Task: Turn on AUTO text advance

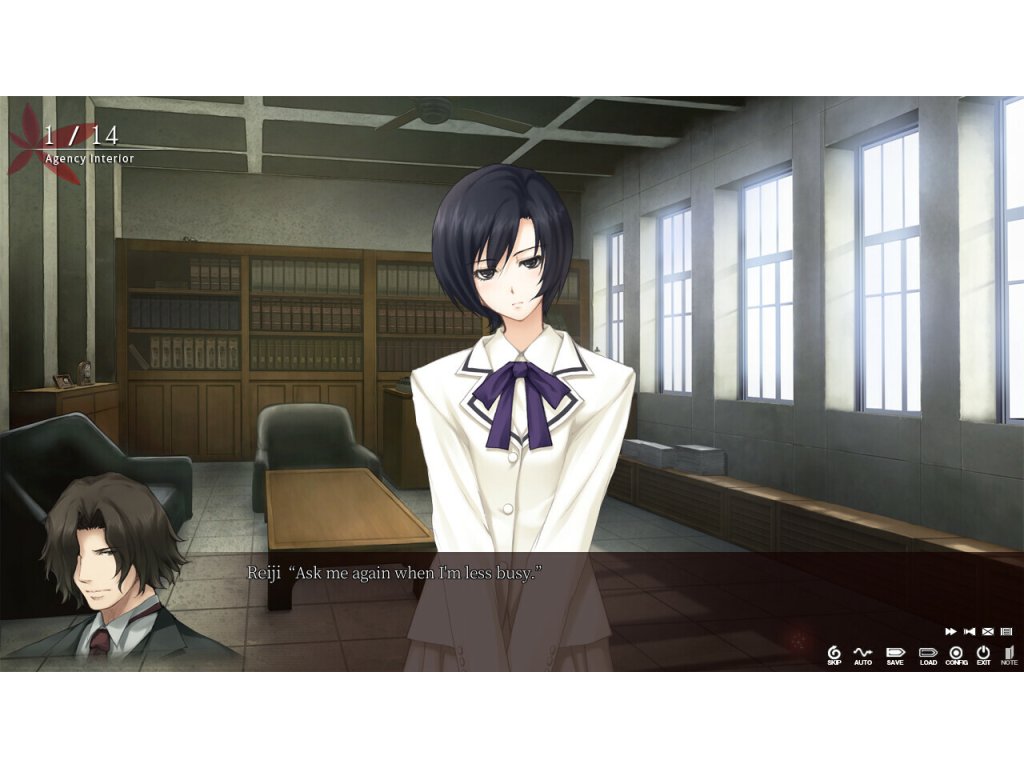Action: click(863, 654)
